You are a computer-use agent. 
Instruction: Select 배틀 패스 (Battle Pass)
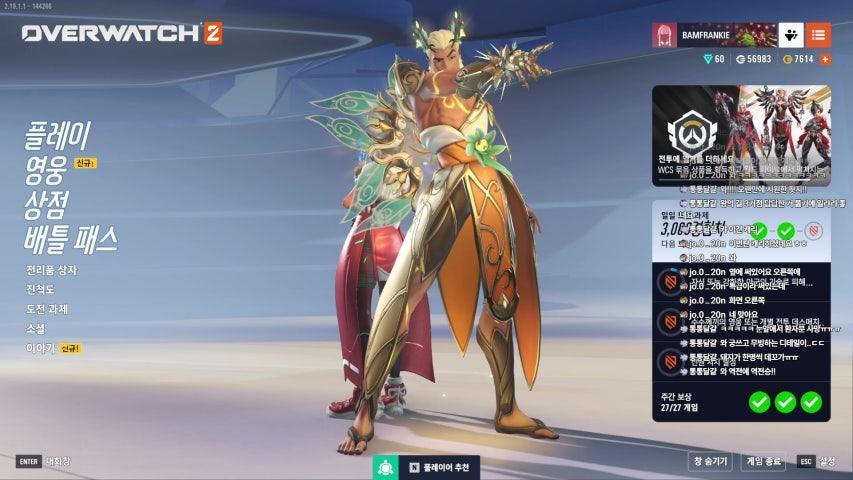point(71,239)
